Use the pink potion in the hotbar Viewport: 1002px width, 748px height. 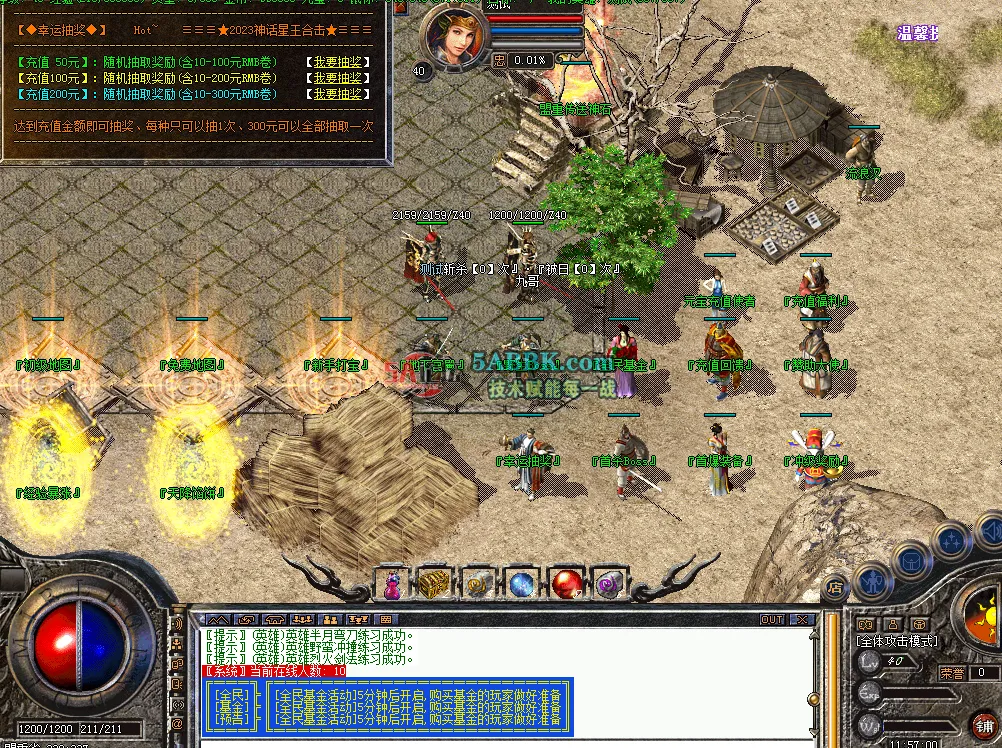click(392, 583)
